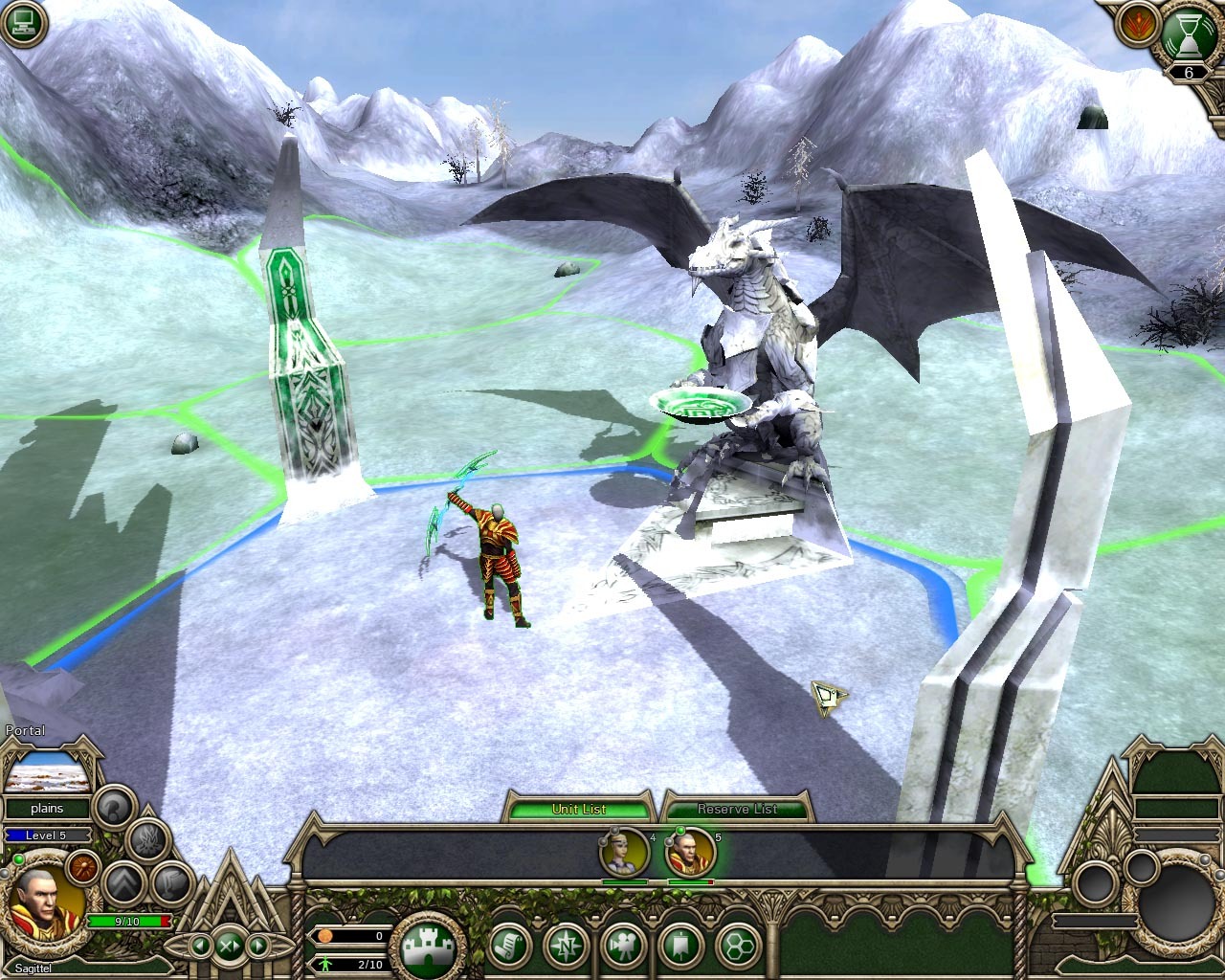Click the double chevron ability button
The width and height of the screenshot is (1225, 980).
[x=122, y=880]
